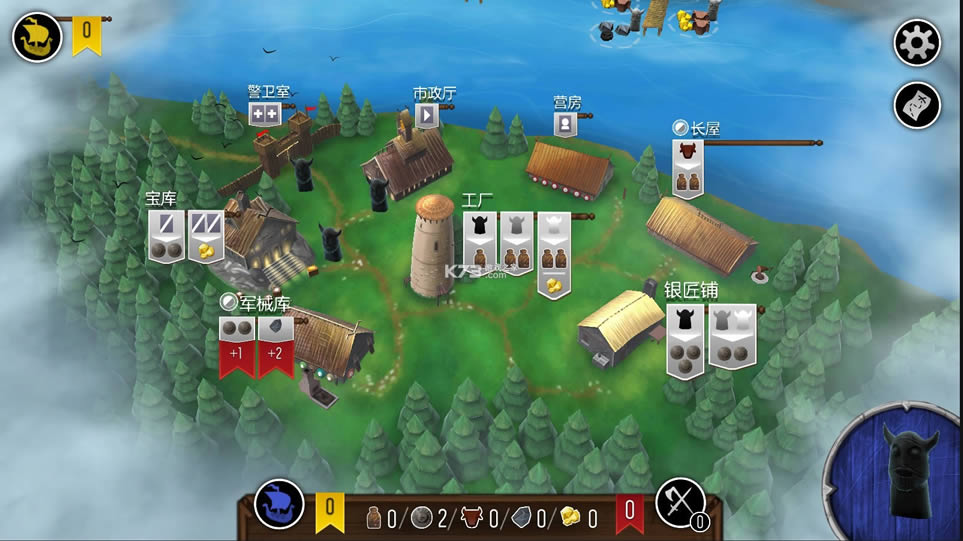Click the blue ship icon on bottom bar
The width and height of the screenshot is (963, 541).
[279, 506]
